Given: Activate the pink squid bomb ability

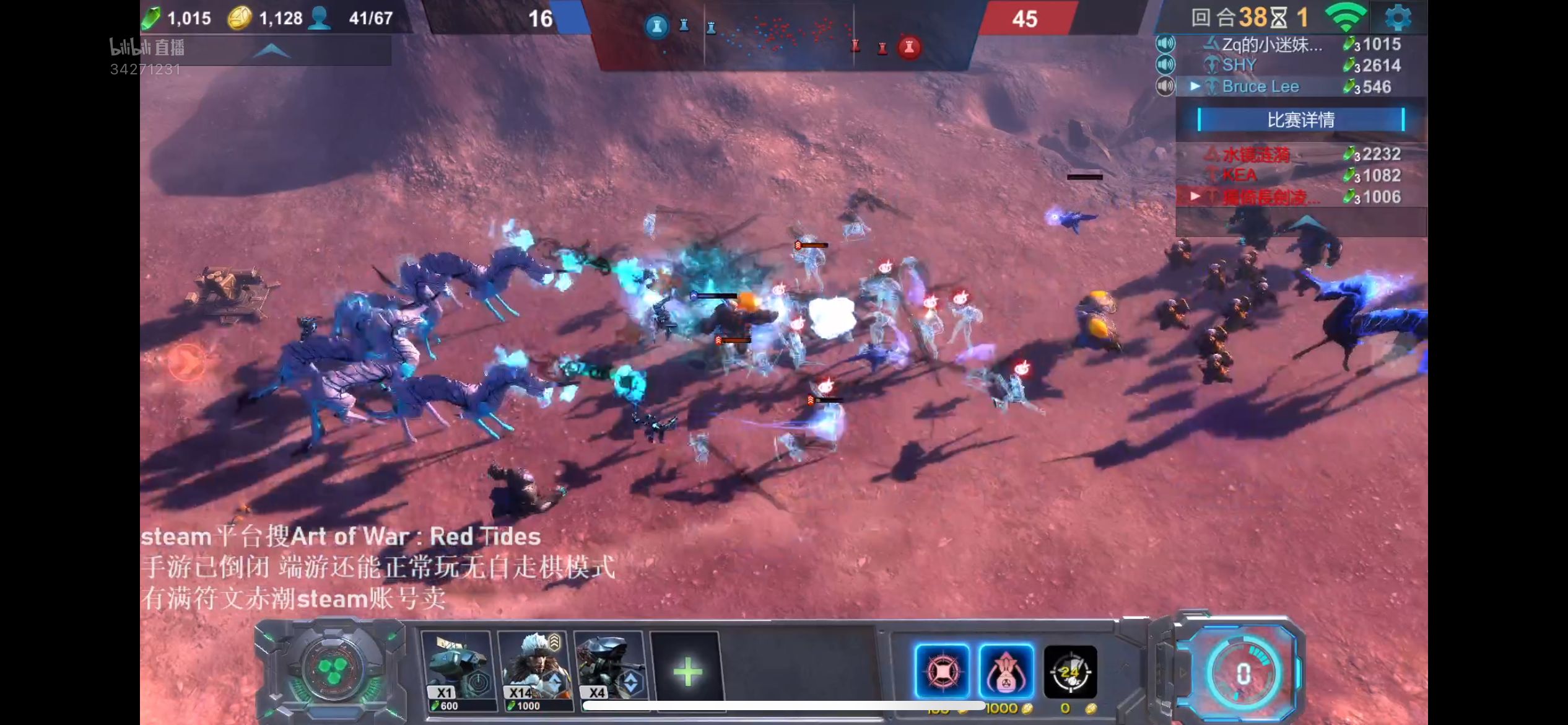Looking at the screenshot, I should click(1006, 671).
